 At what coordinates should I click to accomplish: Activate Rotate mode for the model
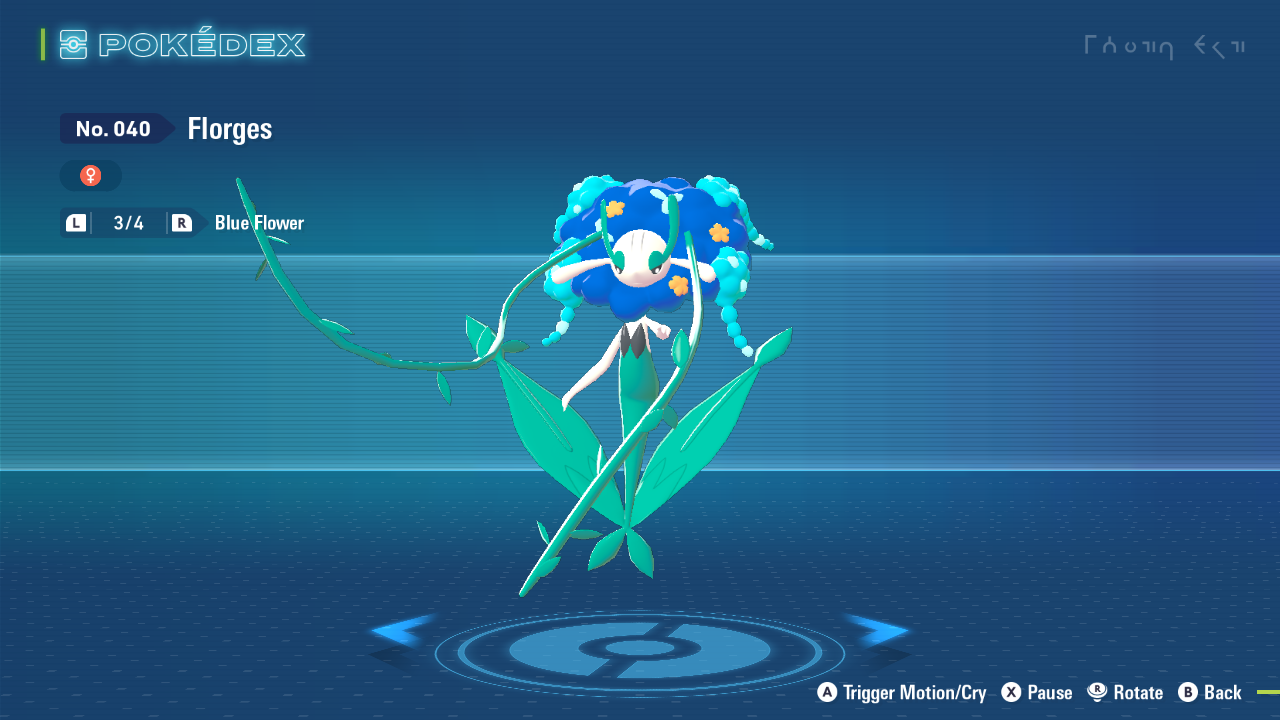pyautogui.click(x=1137, y=692)
